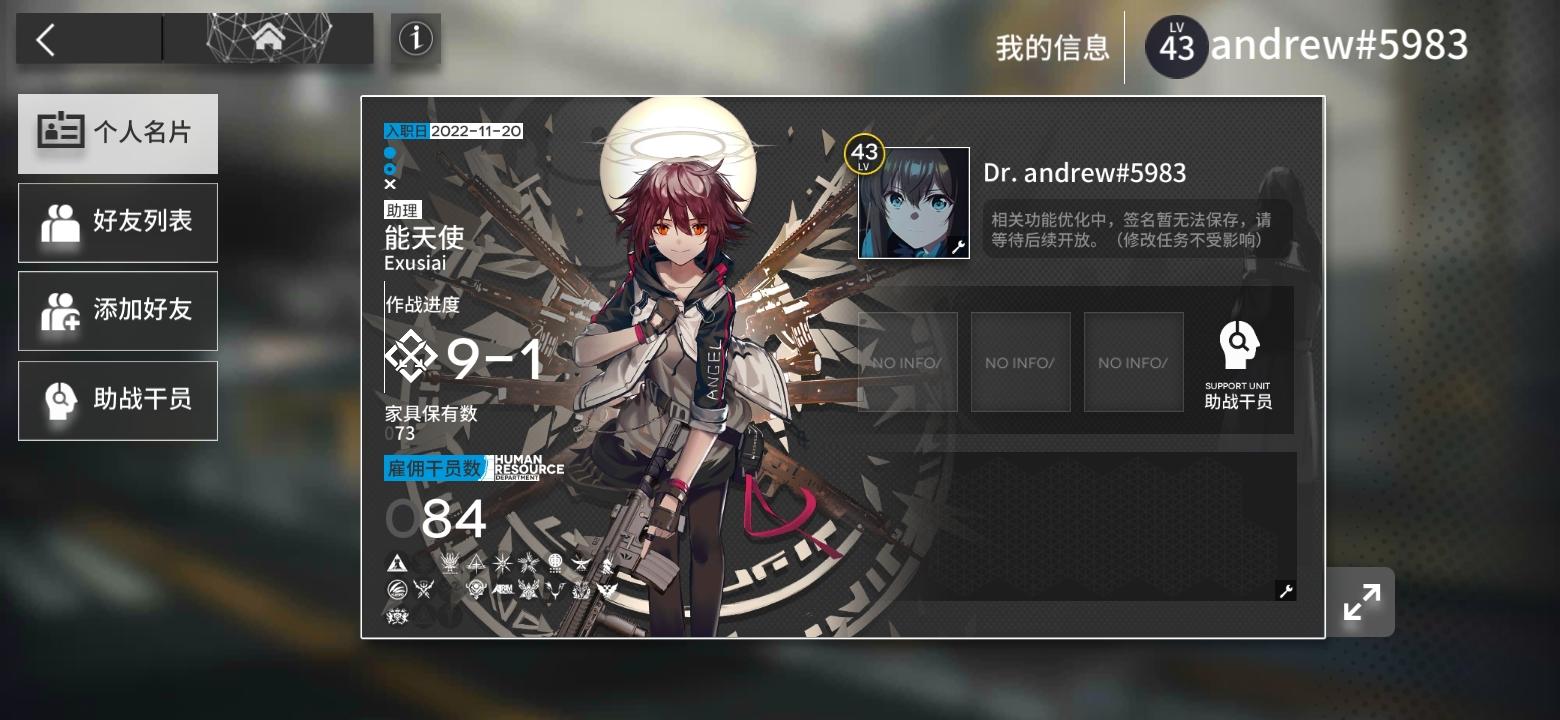Open the 好友列表 friends list

(x=117, y=222)
